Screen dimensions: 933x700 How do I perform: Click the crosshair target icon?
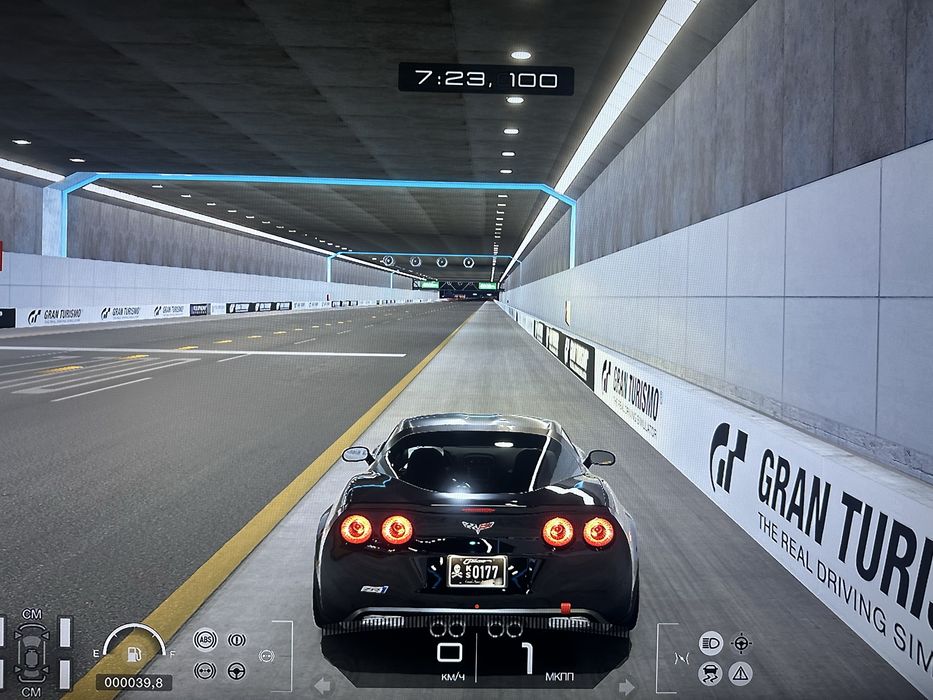tap(741, 642)
